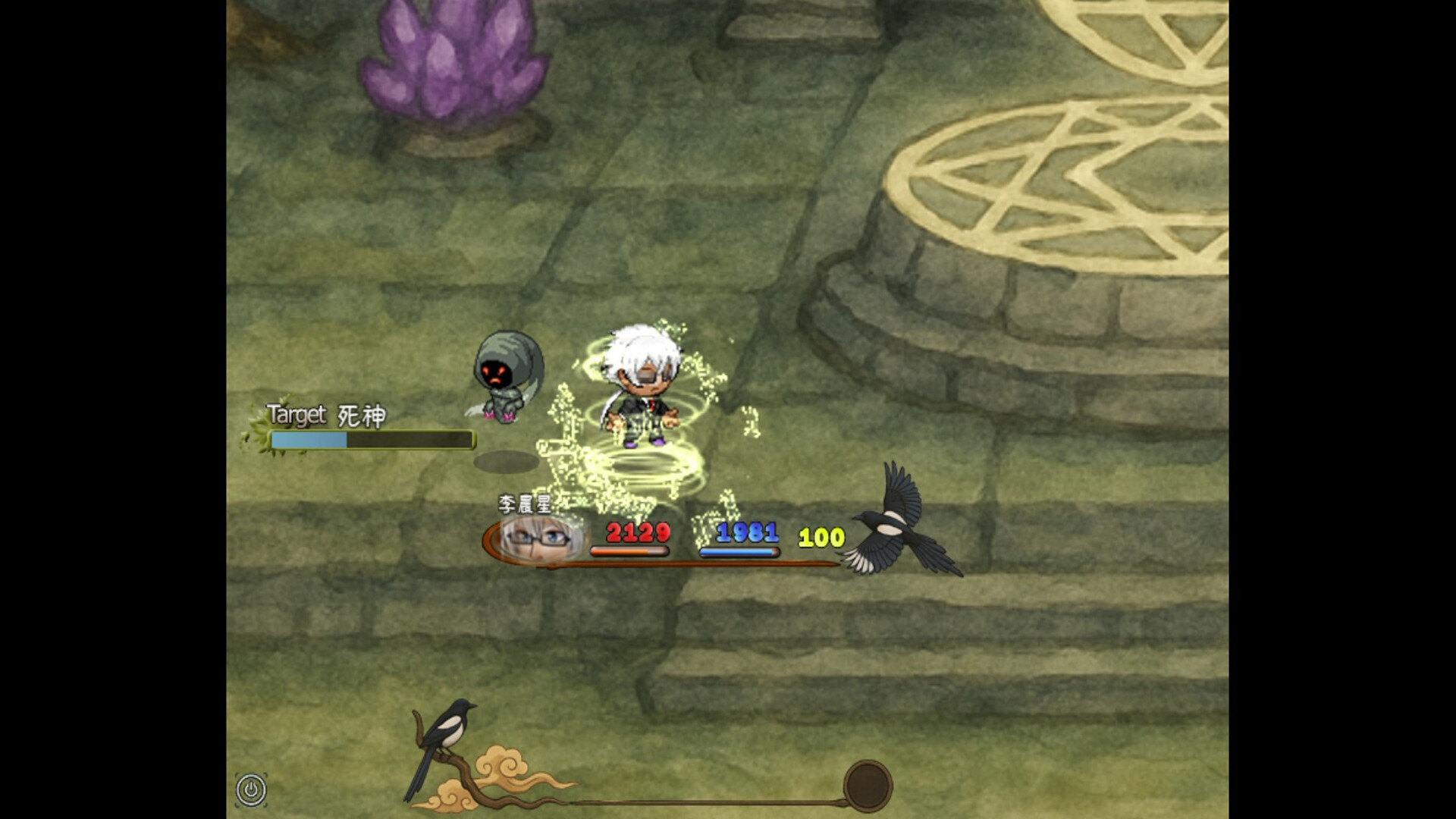
Task: Click the blue MP bar
Action: tap(739, 551)
